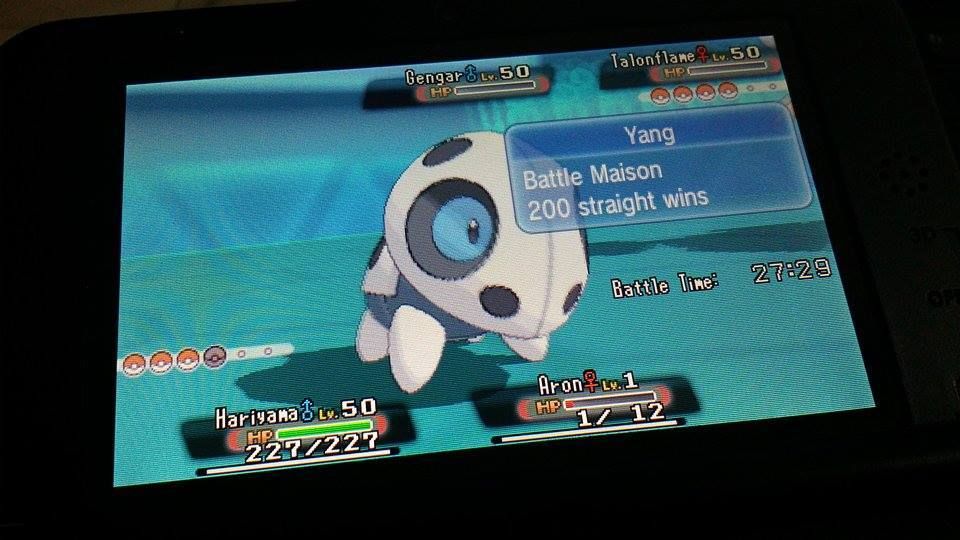This screenshot has width=960, height=540.
Task: Click the Yang trainer info panel
Action: pos(656,167)
